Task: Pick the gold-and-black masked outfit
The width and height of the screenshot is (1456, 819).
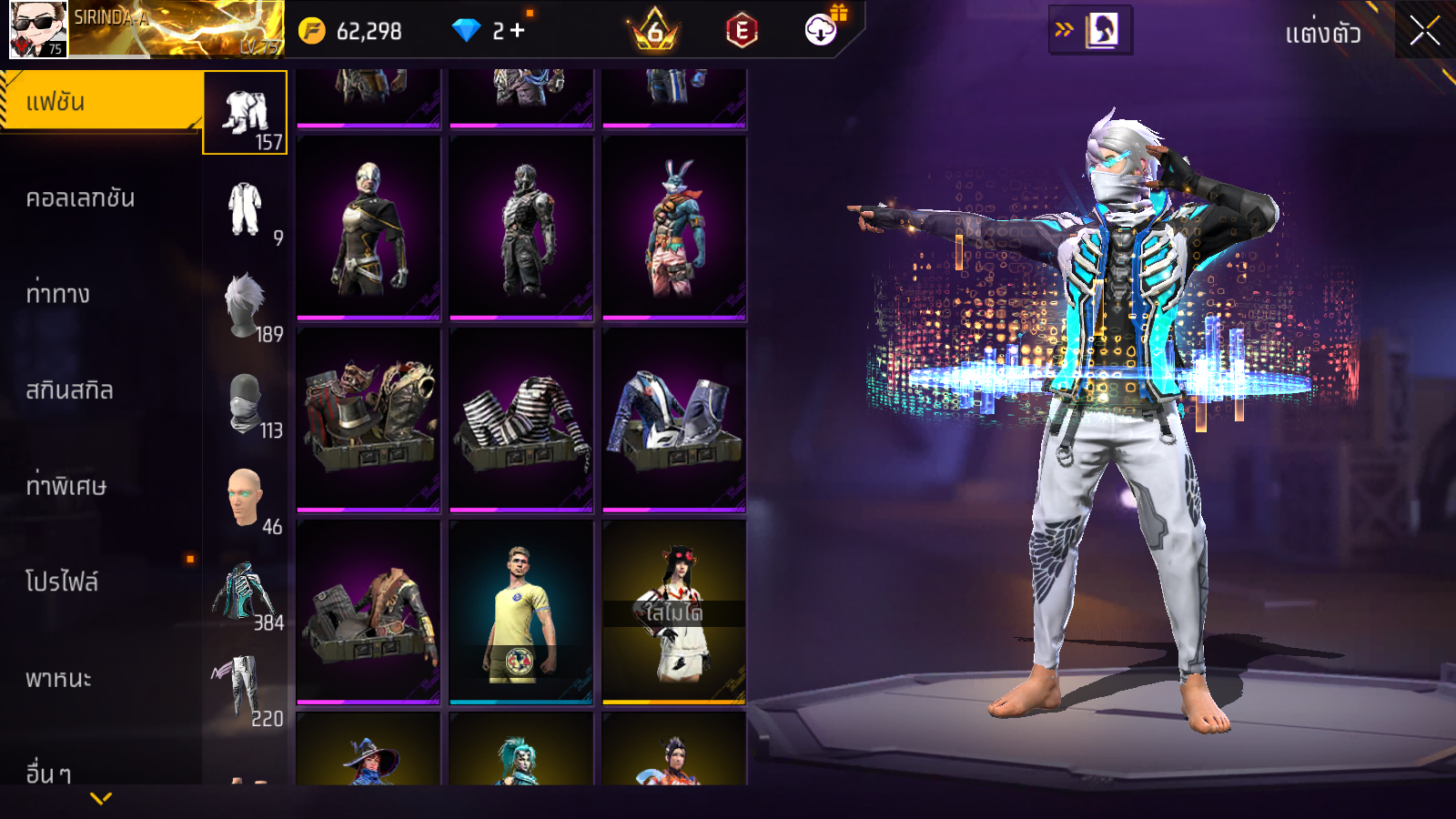Action: [369, 228]
